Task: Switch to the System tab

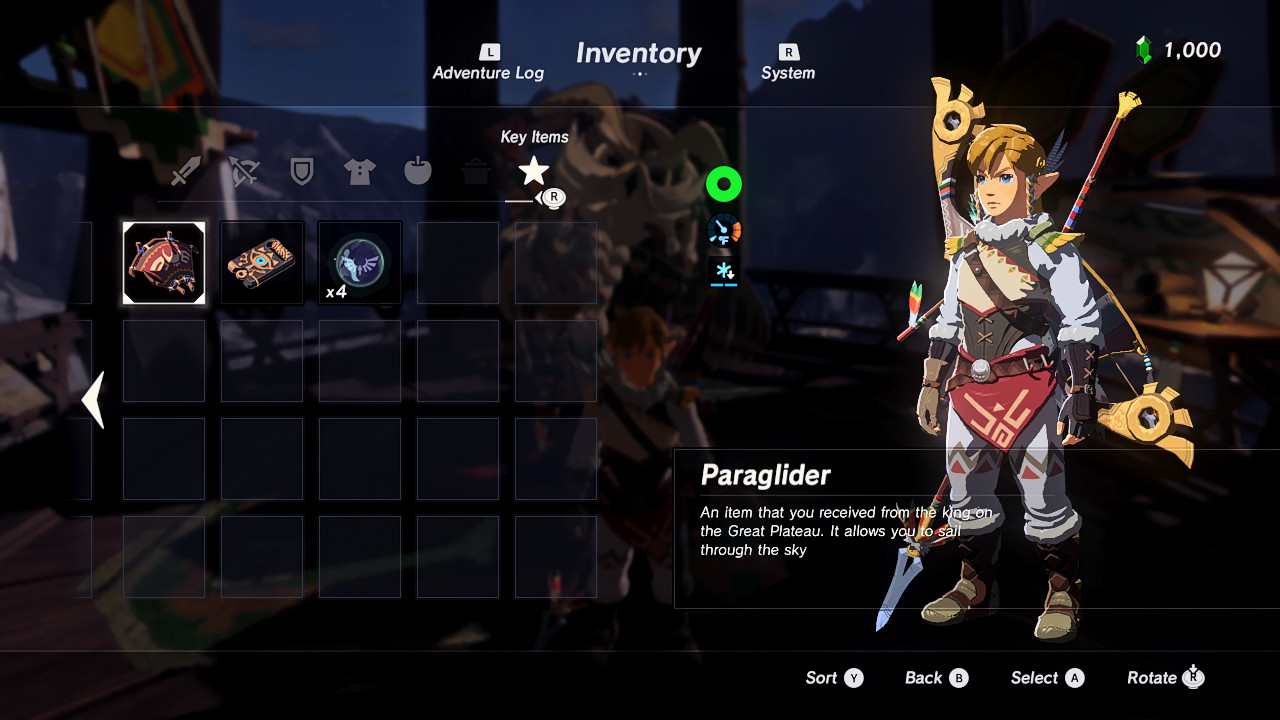Action: 788,62
